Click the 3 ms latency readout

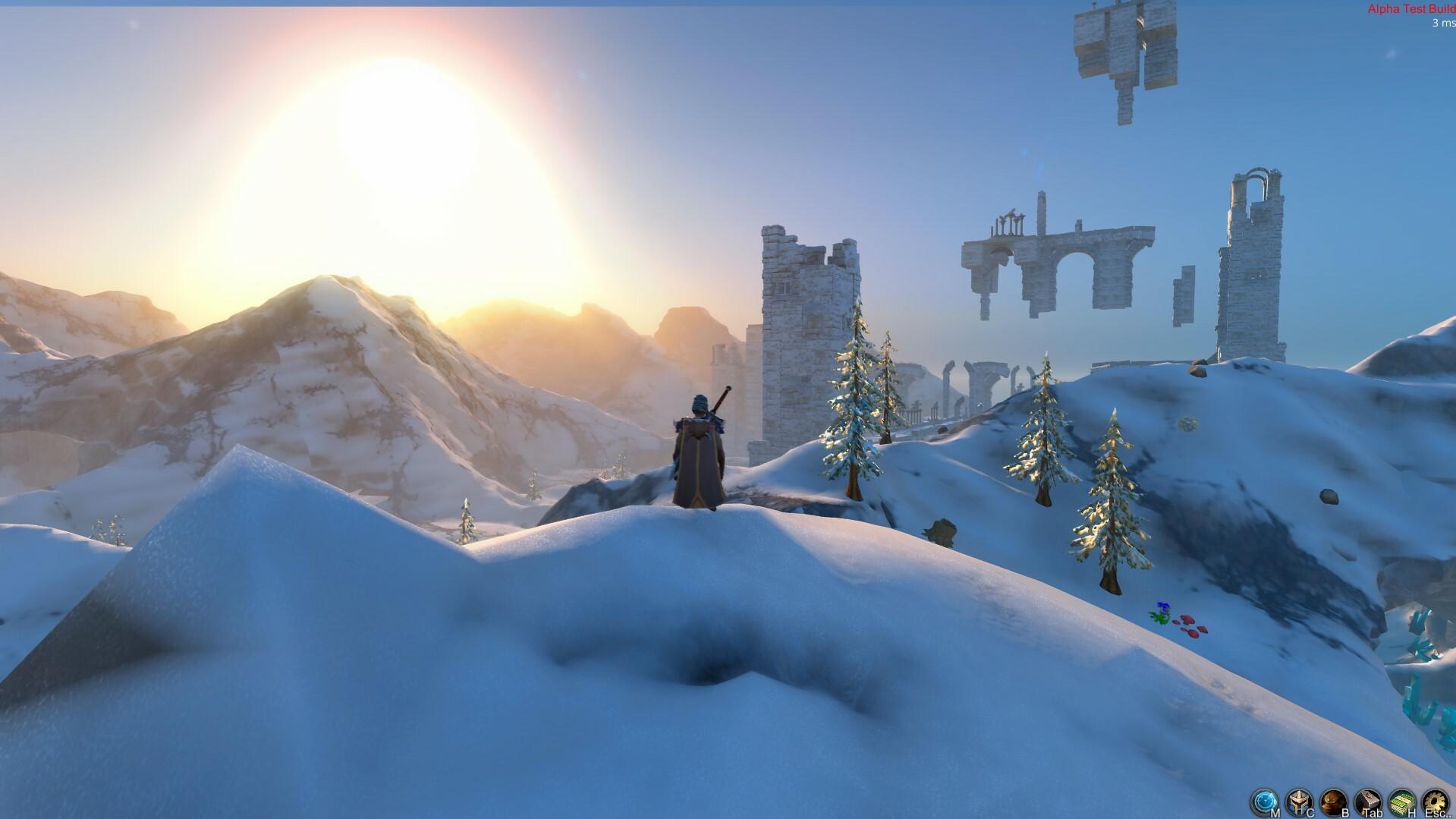[1440, 24]
